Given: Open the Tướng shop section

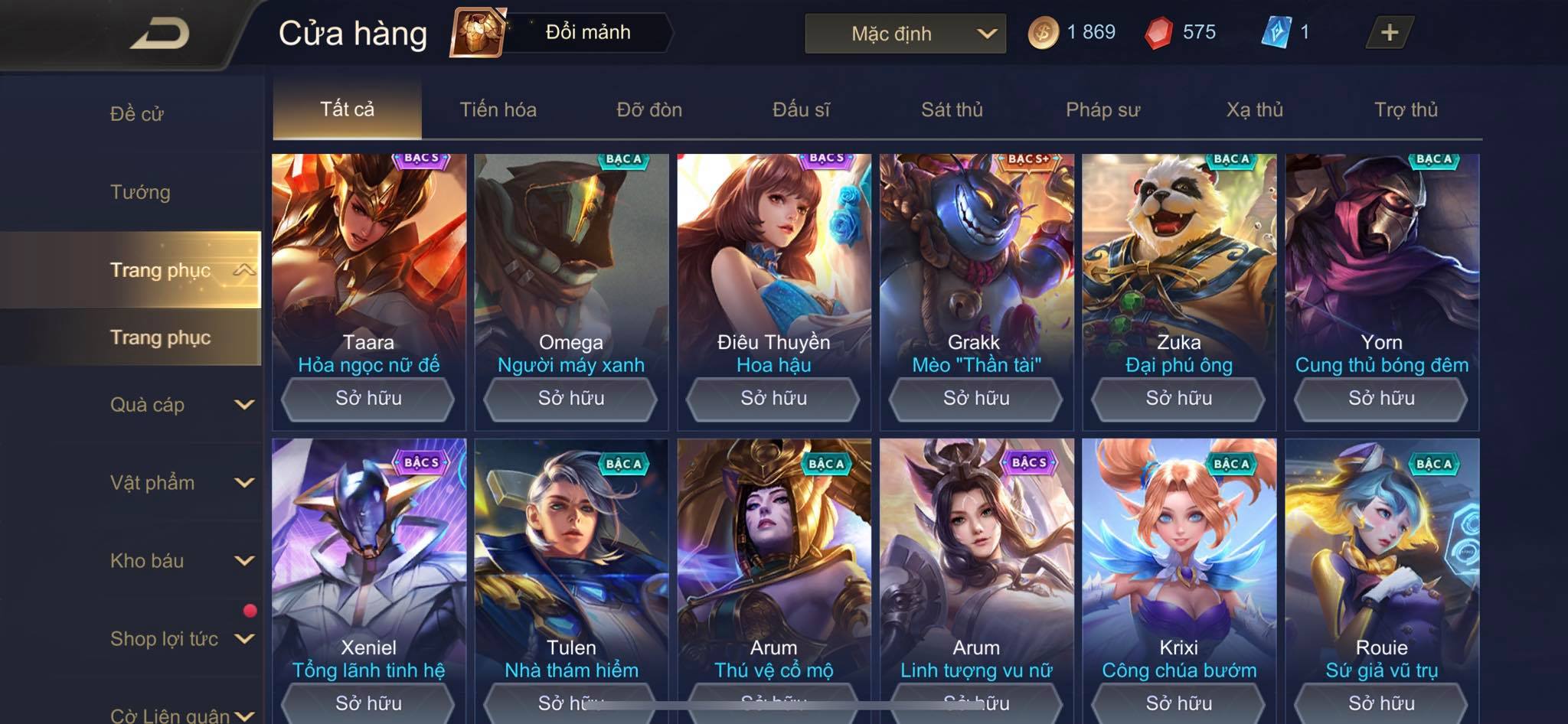Looking at the screenshot, I should coord(140,192).
